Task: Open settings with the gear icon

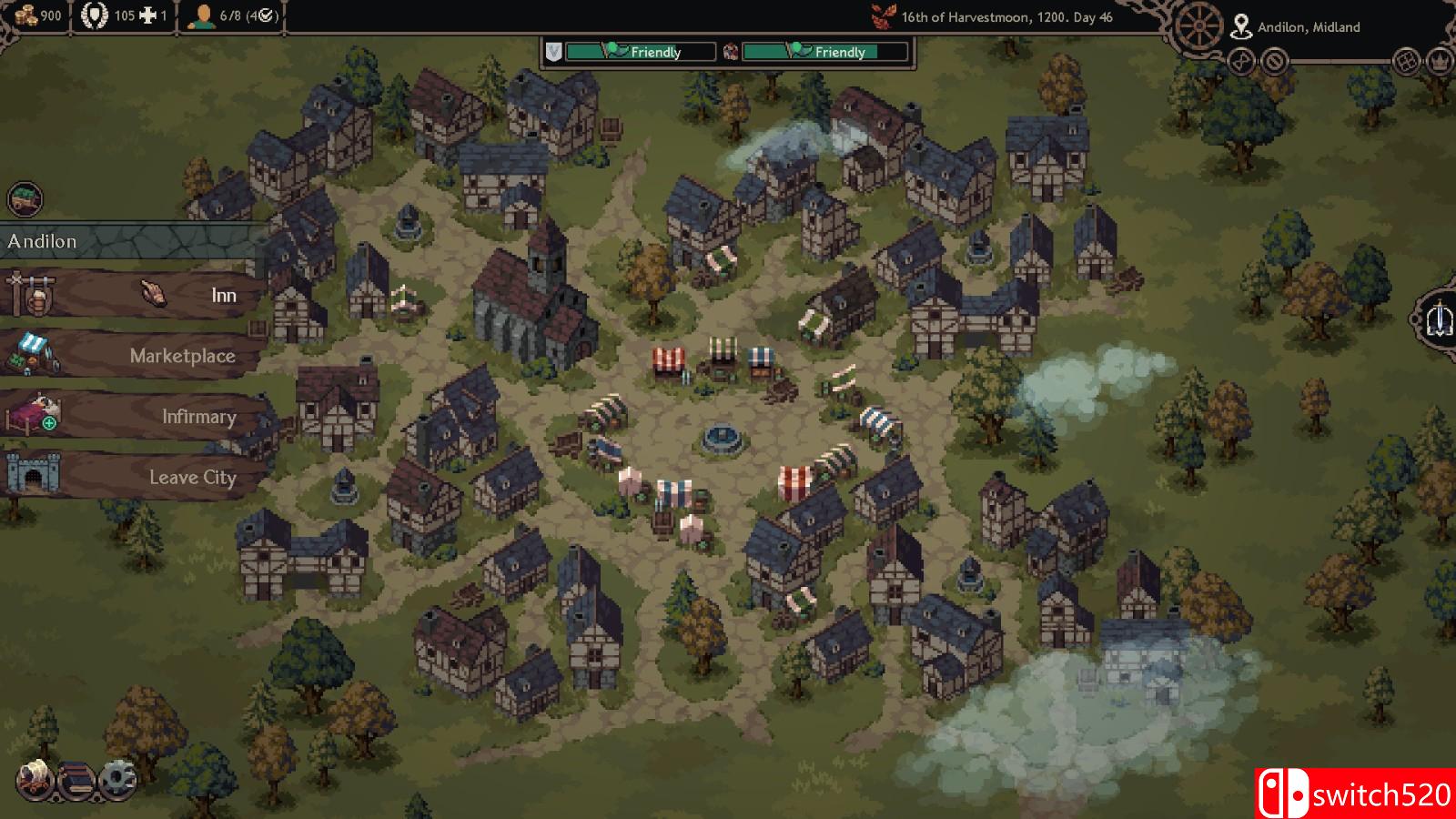Action: click(x=116, y=780)
